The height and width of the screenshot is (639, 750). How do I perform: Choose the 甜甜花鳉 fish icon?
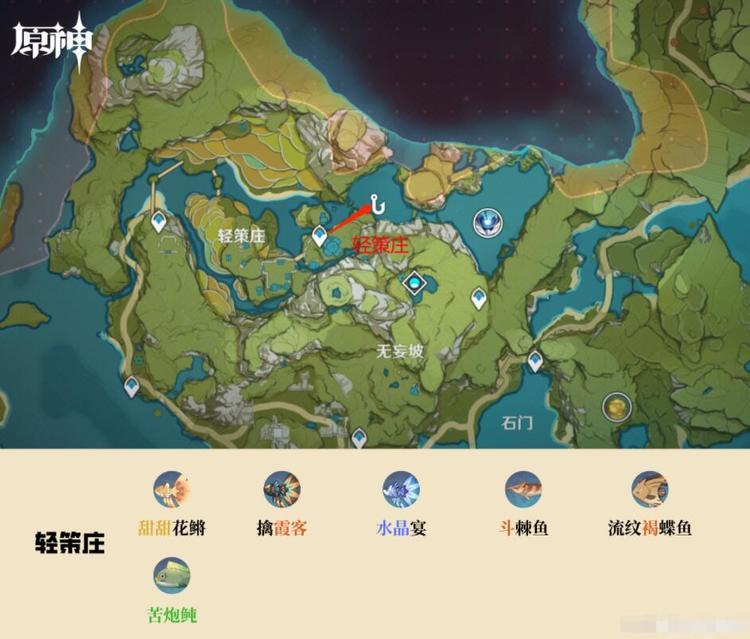point(172,490)
